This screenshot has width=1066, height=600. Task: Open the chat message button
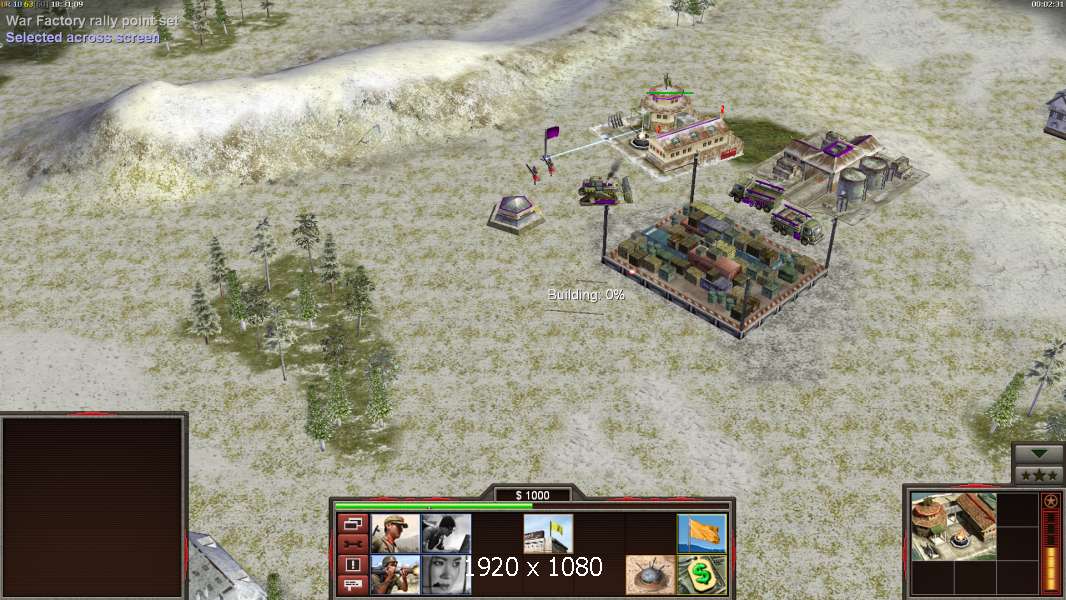tap(352, 585)
